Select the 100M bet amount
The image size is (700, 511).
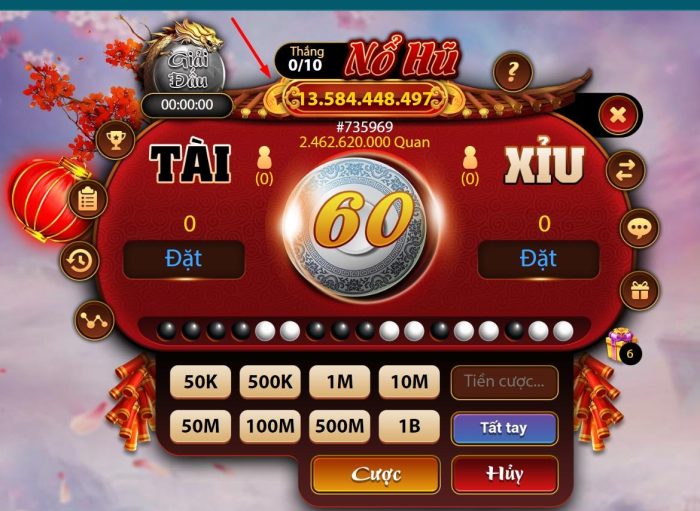(269, 427)
